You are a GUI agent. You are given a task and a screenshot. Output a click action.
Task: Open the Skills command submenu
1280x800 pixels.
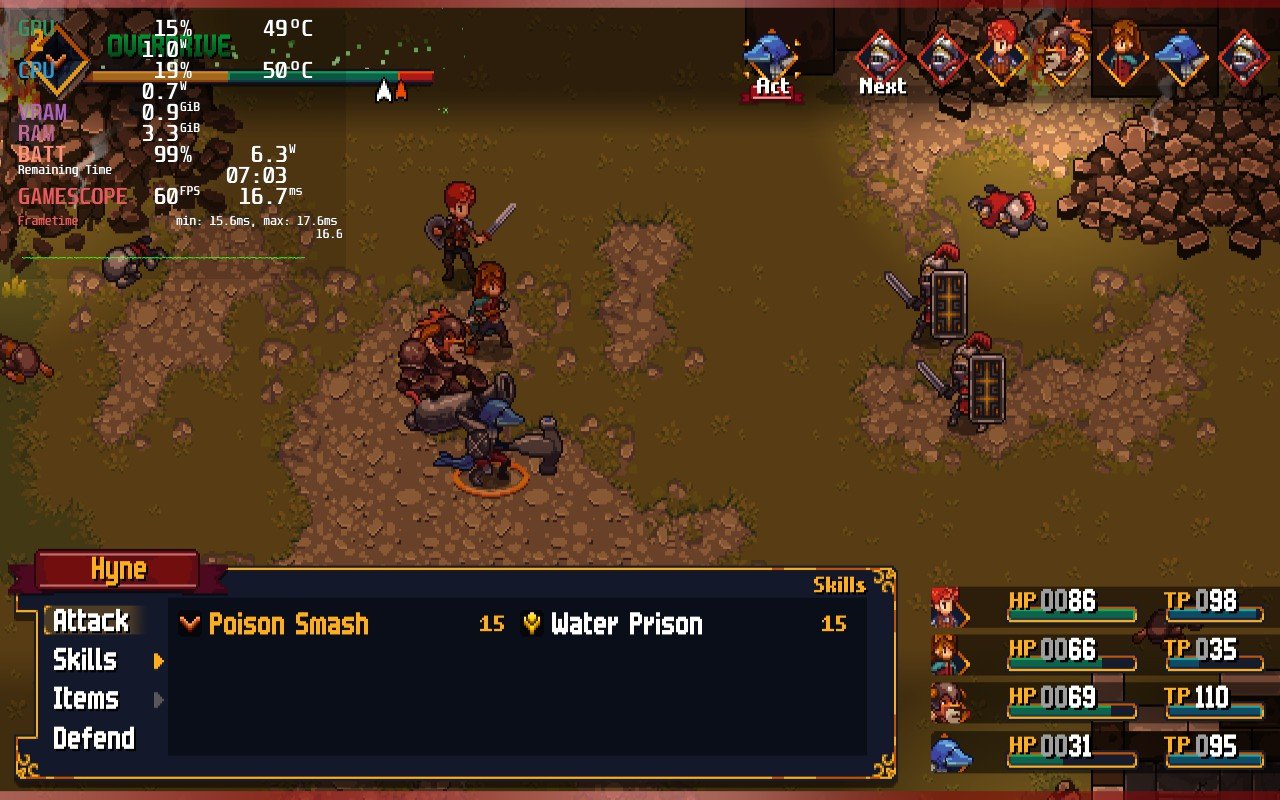(x=86, y=660)
